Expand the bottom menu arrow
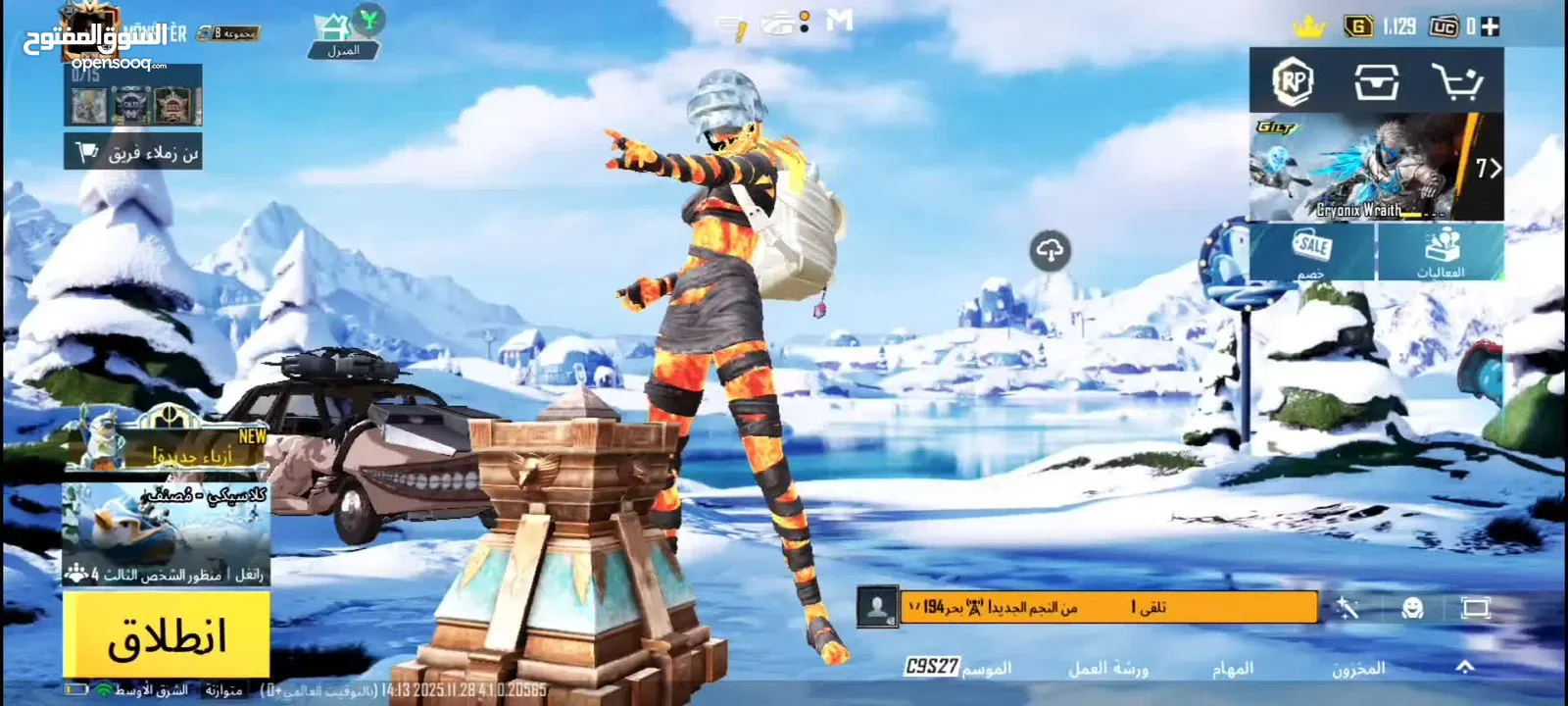Viewport: 1568px width, 706px height. coord(1464,667)
